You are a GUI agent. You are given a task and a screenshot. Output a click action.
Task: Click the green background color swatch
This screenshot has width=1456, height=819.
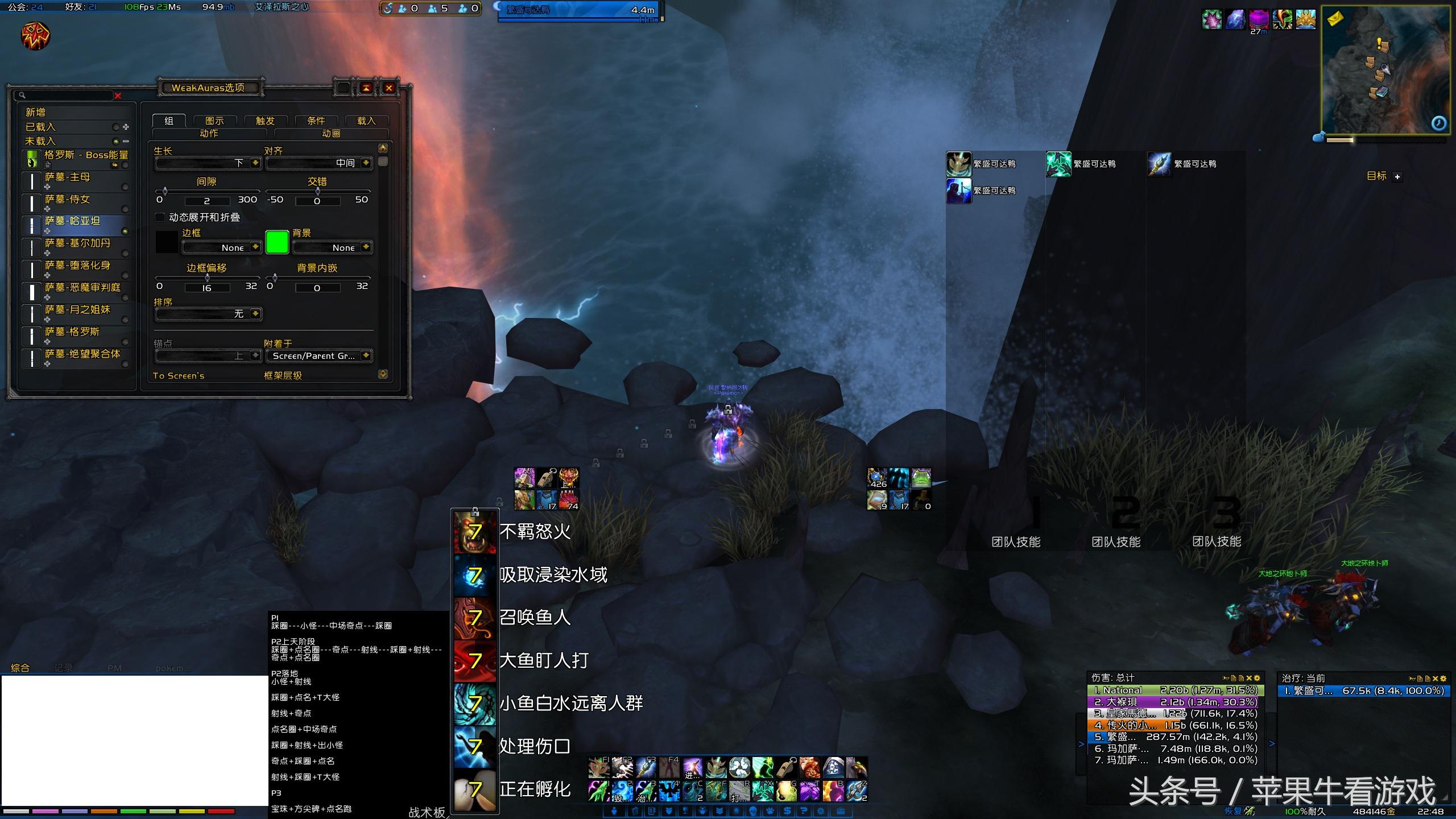pos(277,242)
